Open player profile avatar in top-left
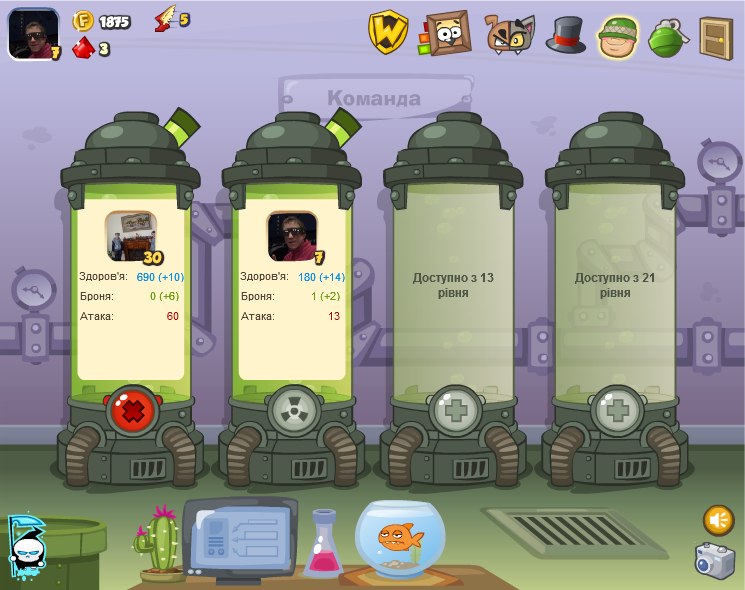 [33, 33]
